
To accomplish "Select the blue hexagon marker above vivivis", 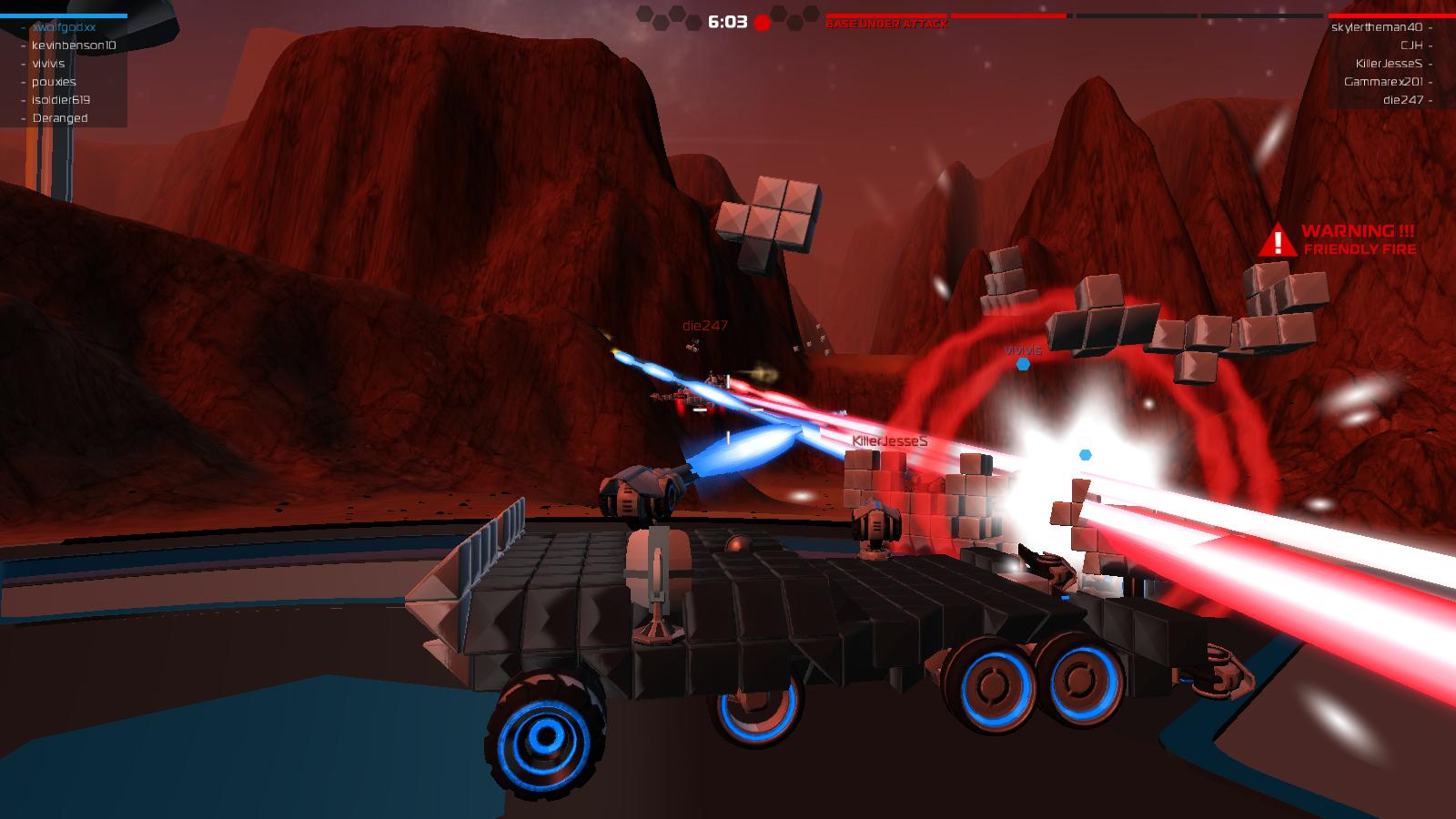I will click(1022, 362).
